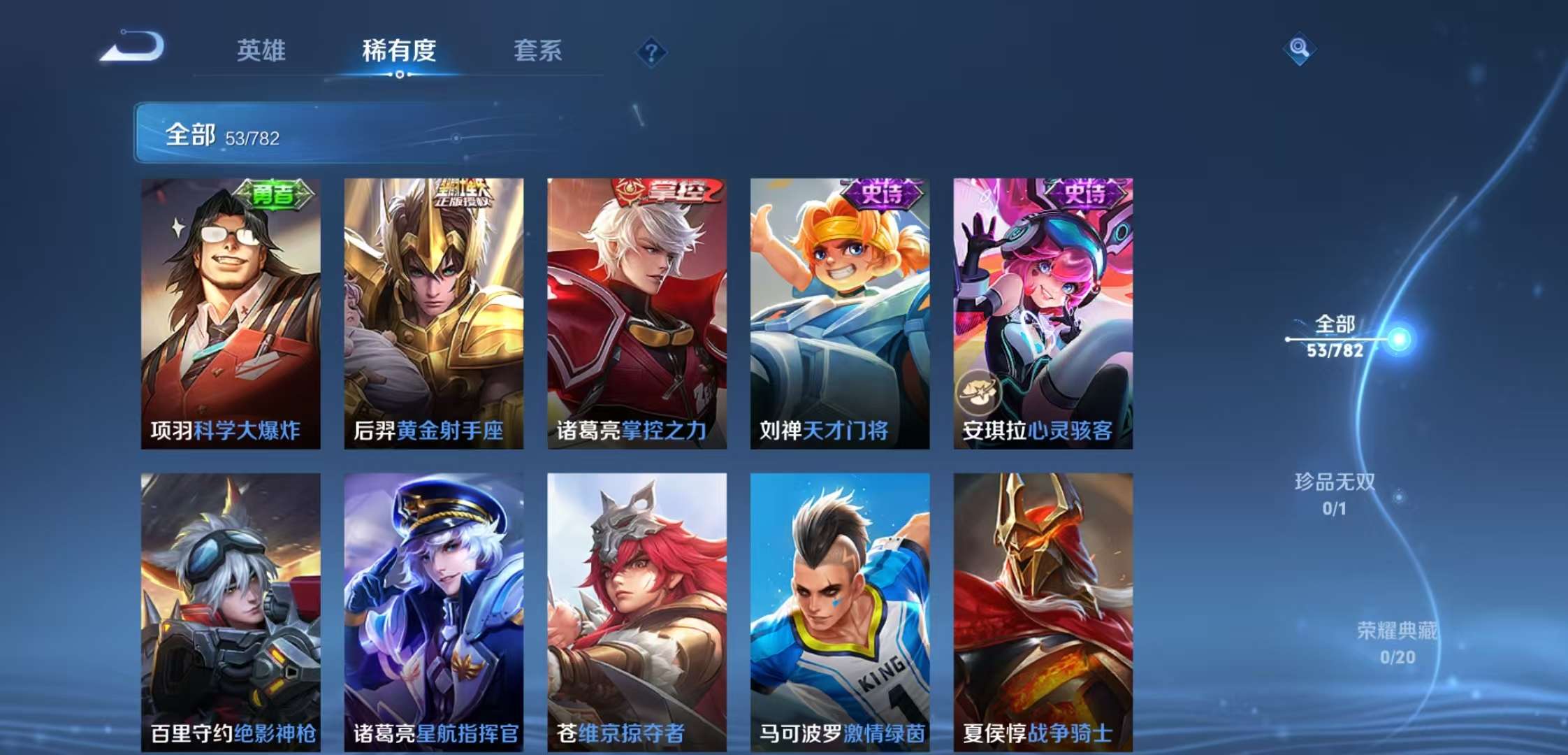This screenshot has height=755, width=1568.
Task: Click the diamond question mark help icon
Action: [x=650, y=50]
